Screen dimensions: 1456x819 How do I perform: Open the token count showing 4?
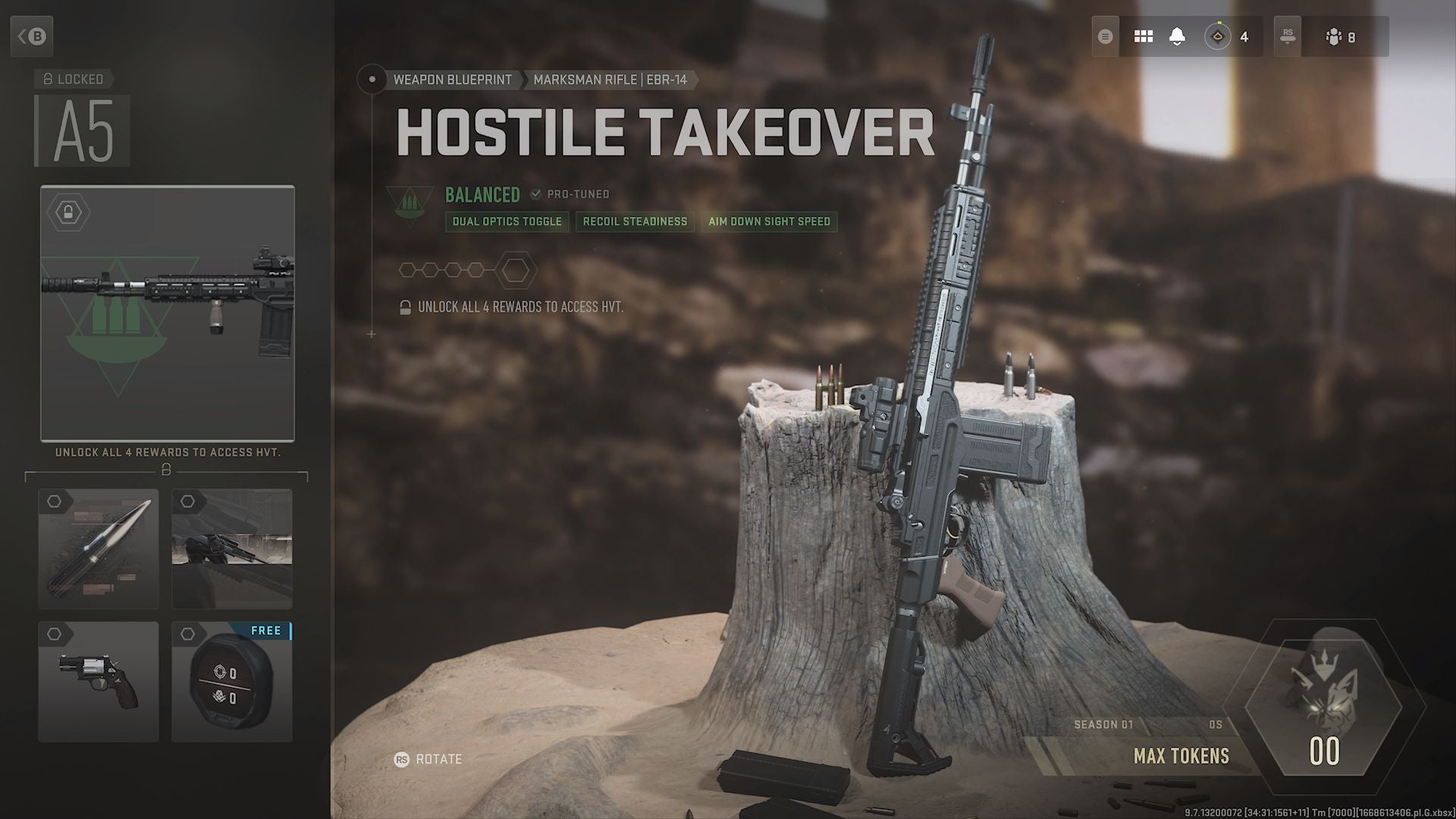coord(1227,36)
